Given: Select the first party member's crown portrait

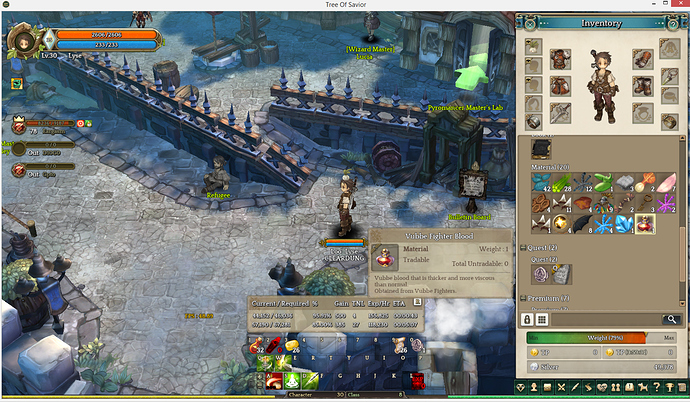Looking at the screenshot, I should (19, 125).
